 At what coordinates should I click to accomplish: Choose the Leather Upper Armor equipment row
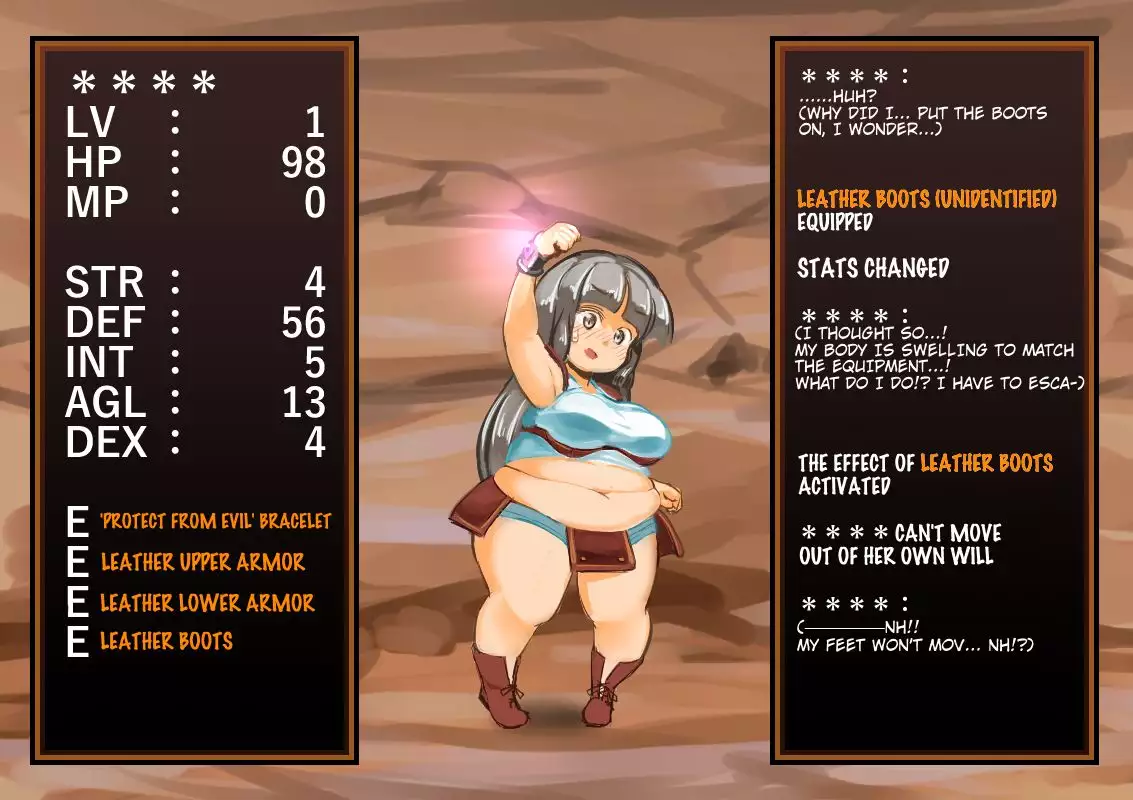(202, 562)
